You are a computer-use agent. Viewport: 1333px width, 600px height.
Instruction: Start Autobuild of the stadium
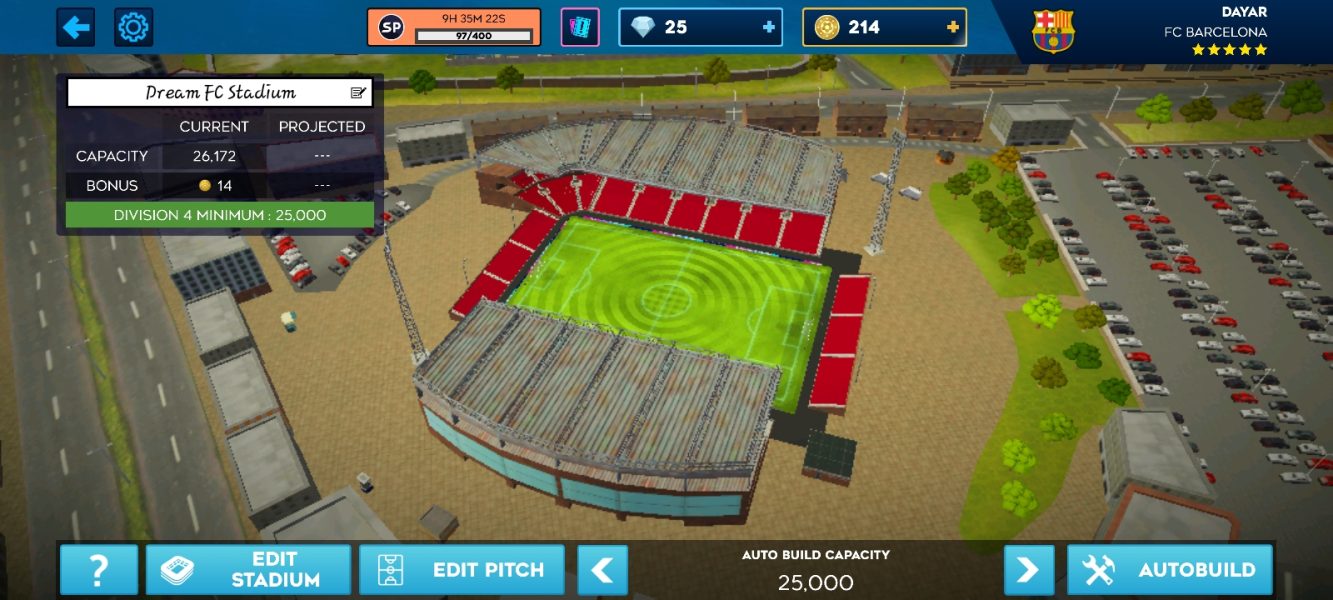(x=1170, y=570)
